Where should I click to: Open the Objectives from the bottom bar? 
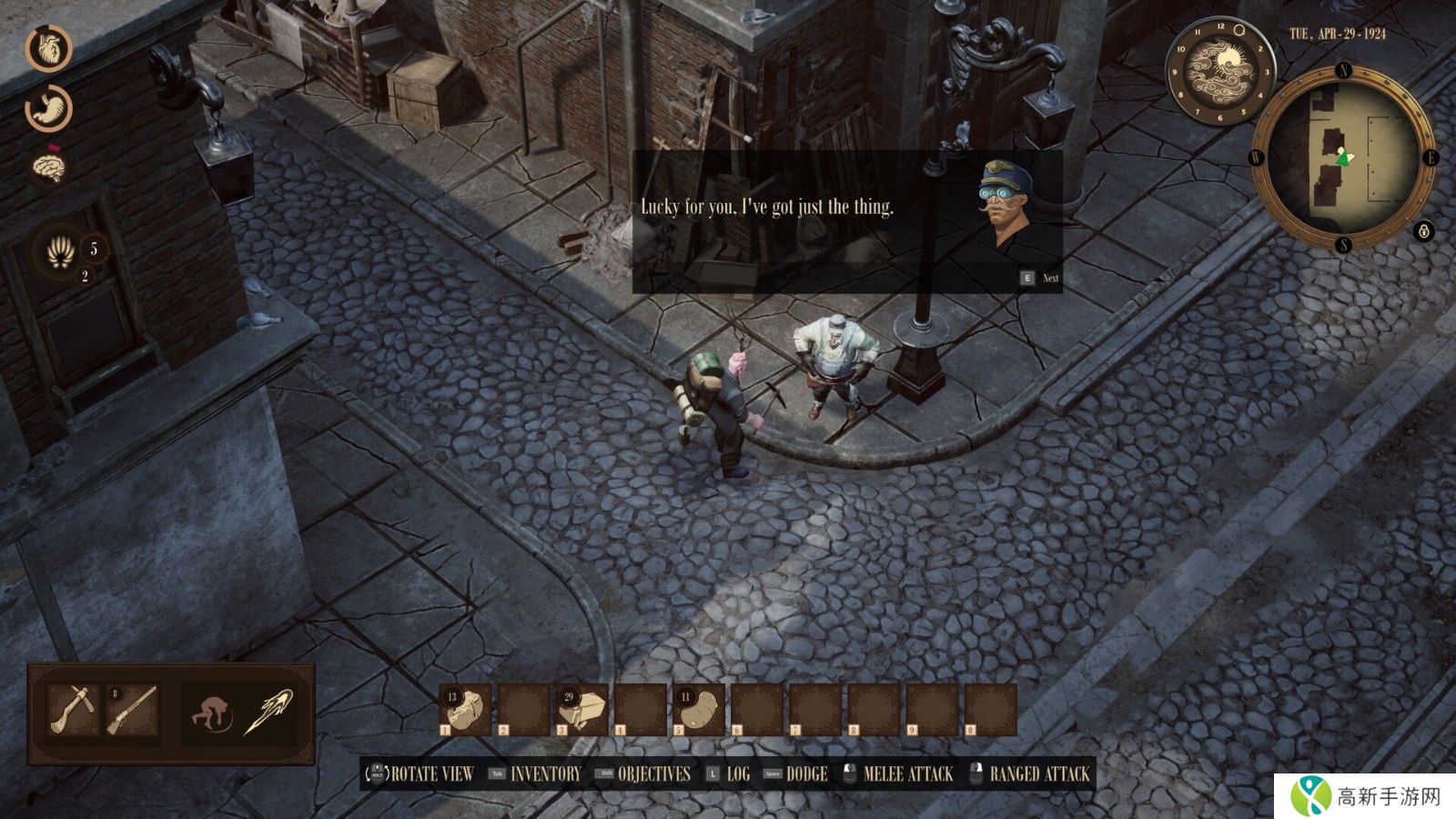pyautogui.click(x=653, y=774)
